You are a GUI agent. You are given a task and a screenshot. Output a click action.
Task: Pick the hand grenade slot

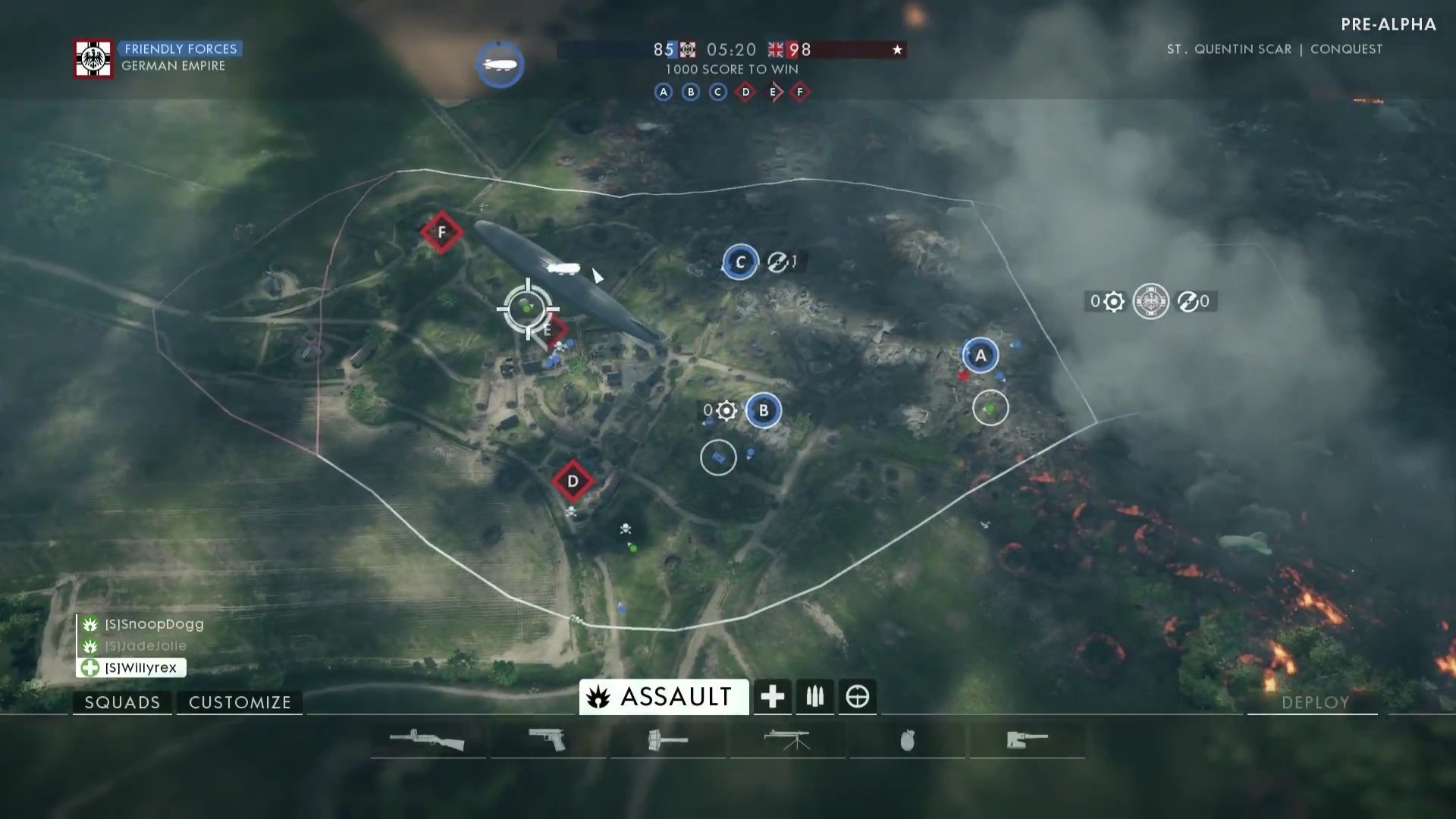click(907, 739)
